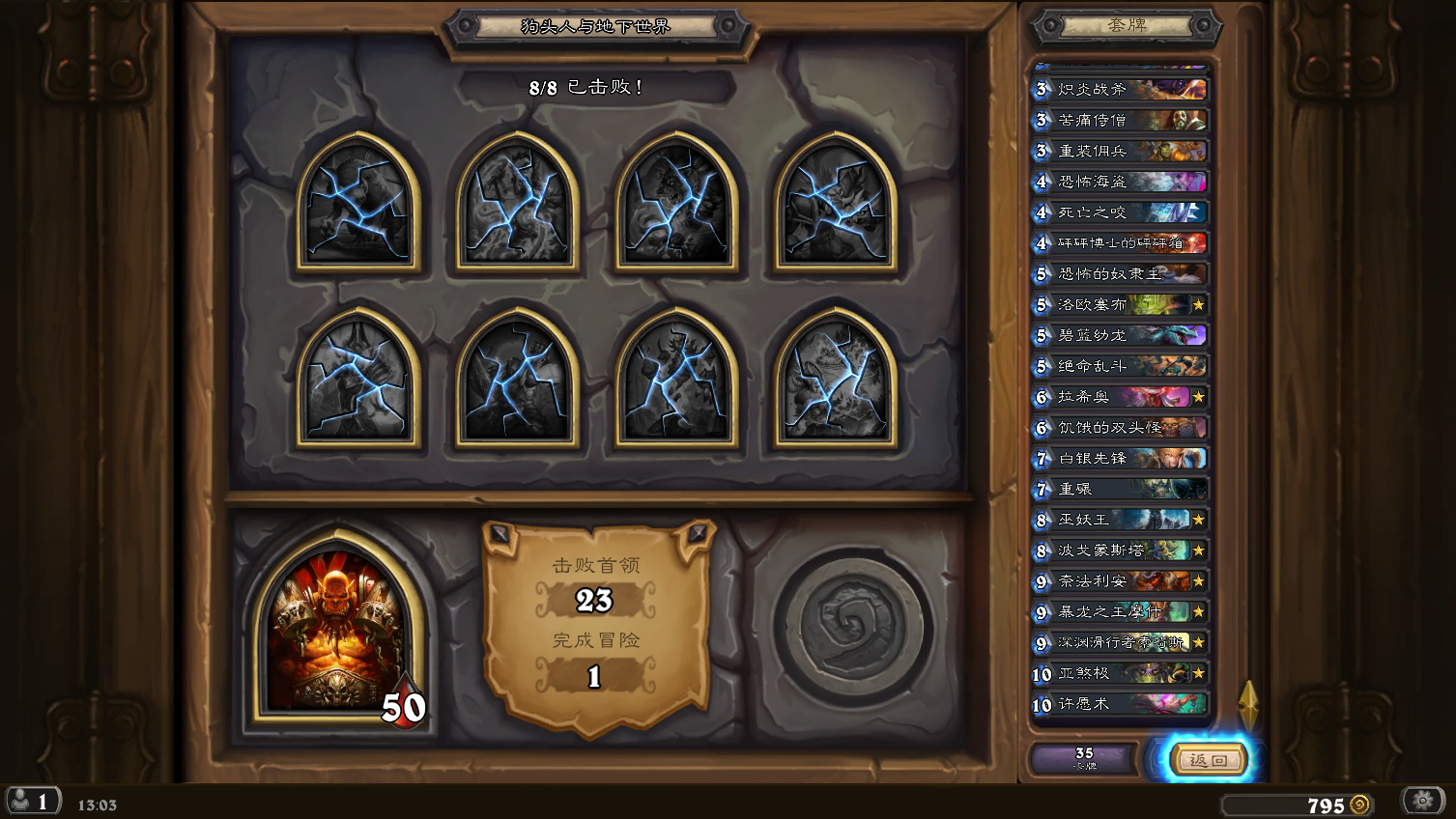Select the 亚煞极 card row
The image size is (1456, 819).
click(1121, 674)
